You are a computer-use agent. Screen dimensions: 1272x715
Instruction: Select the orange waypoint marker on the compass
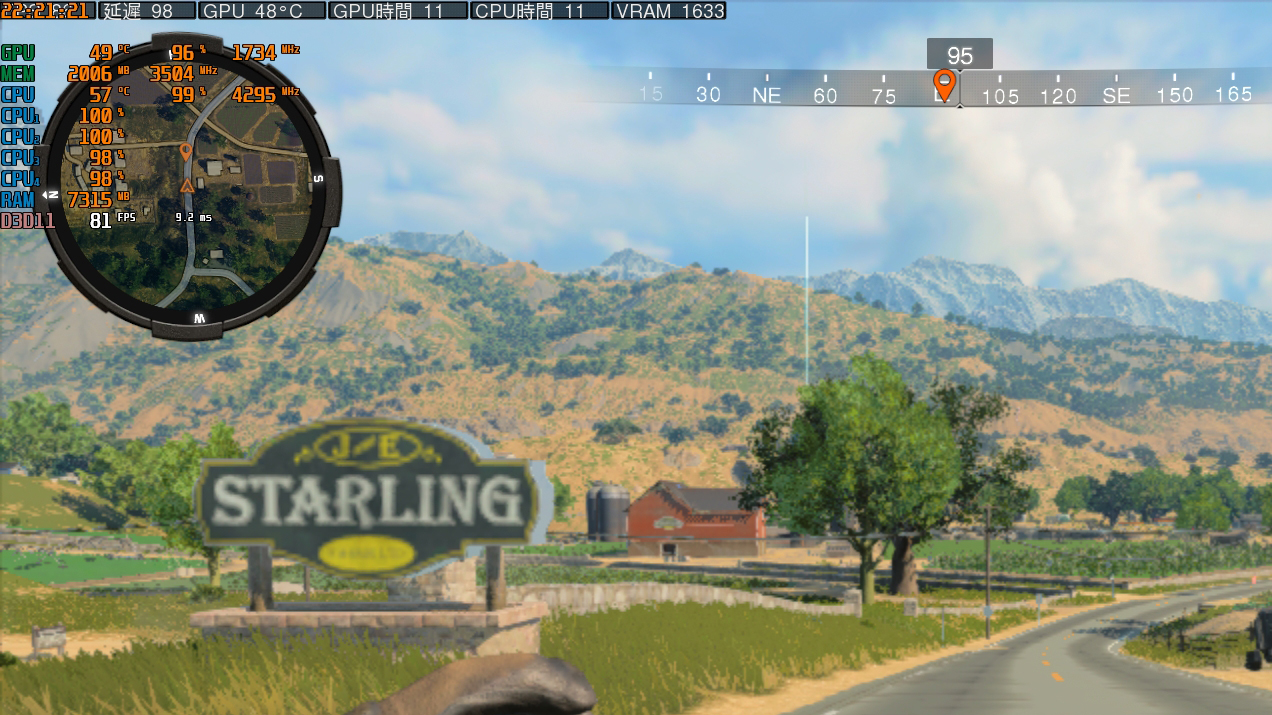tap(943, 84)
